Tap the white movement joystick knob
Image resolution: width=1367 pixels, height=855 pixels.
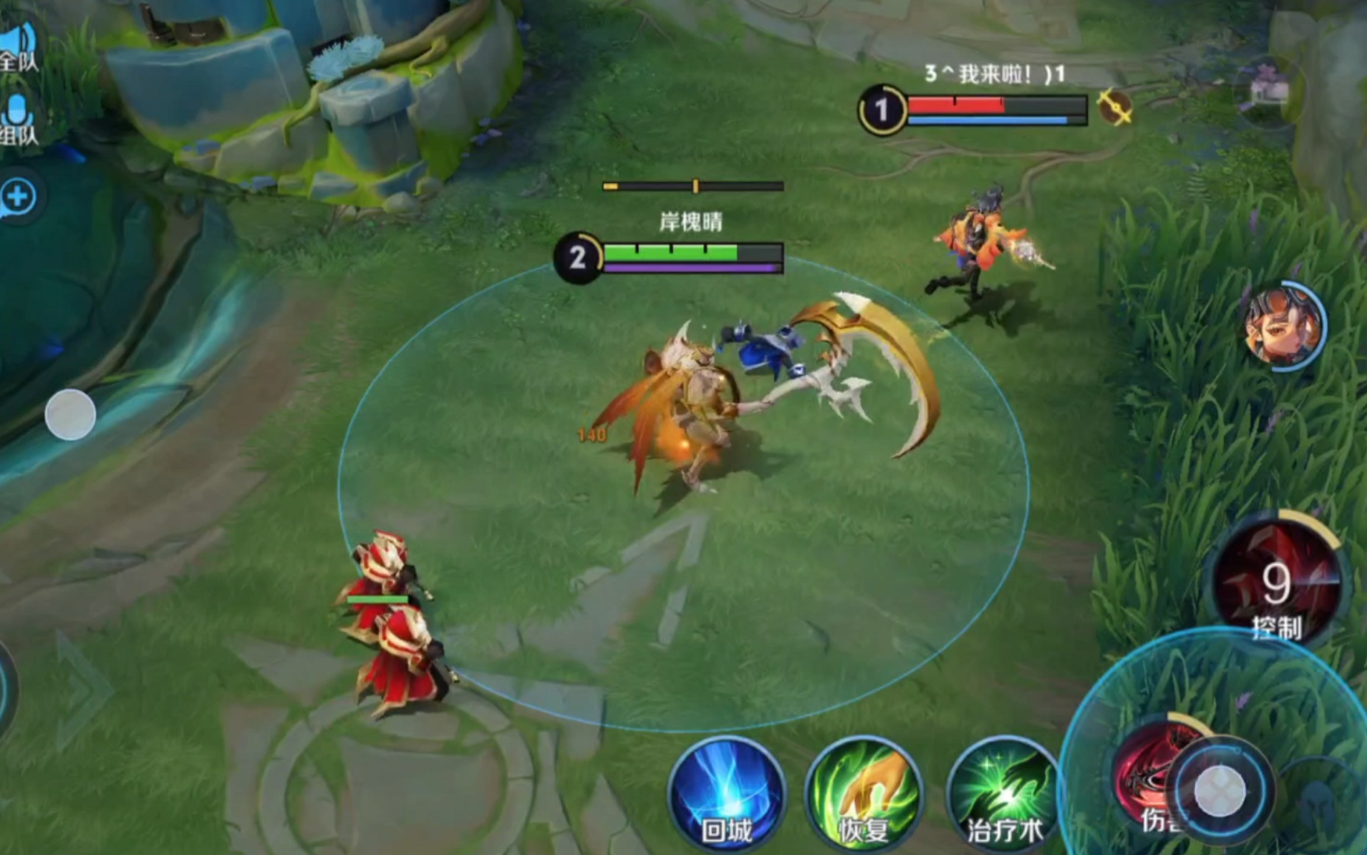coord(70,414)
